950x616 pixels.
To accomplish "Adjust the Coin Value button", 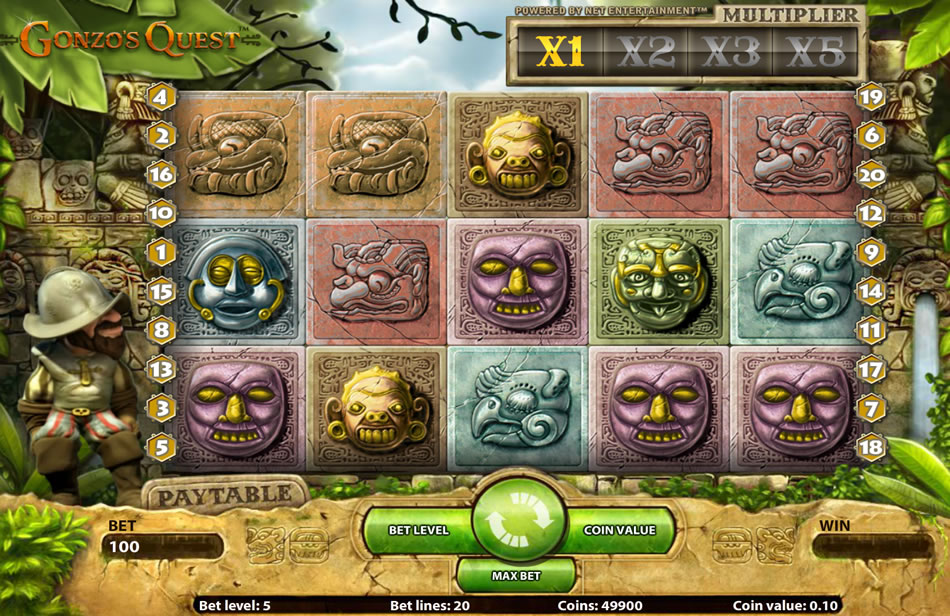I will (621, 530).
